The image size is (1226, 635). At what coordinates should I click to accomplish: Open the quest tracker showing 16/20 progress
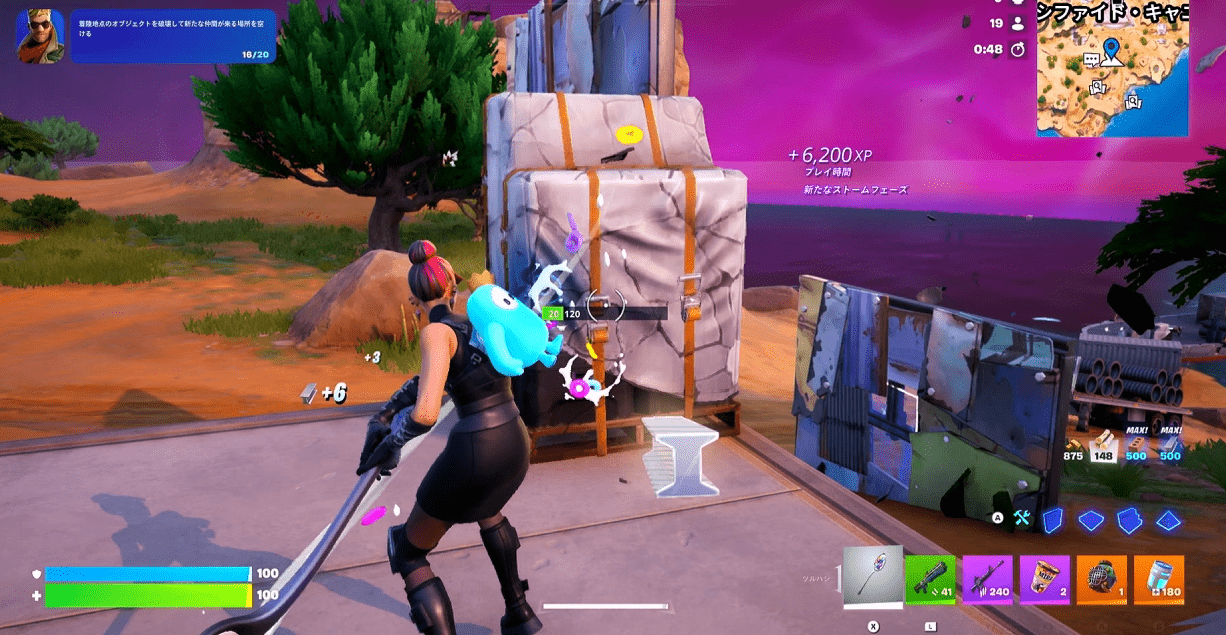click(171, 37)
